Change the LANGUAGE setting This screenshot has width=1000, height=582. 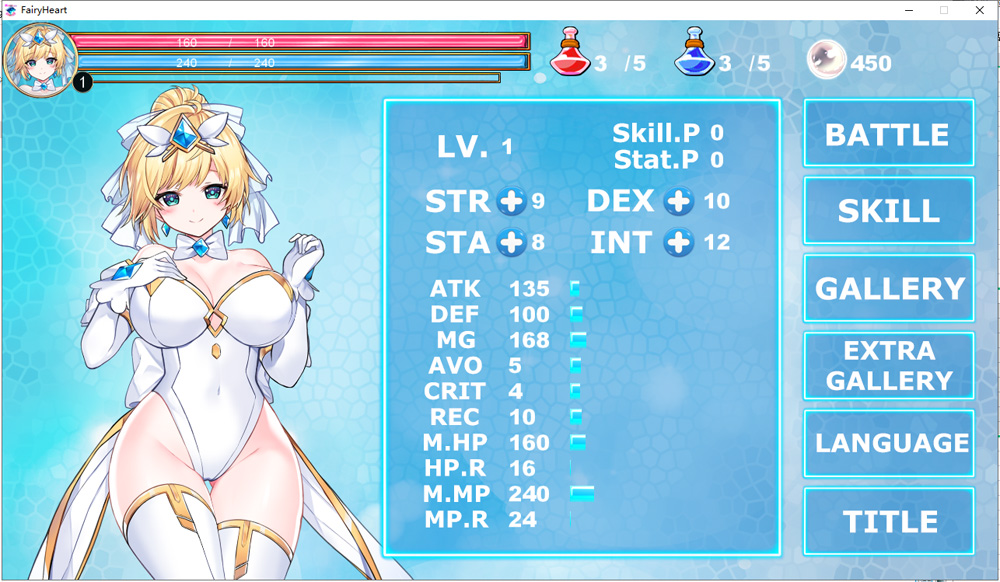pos(888,443)
